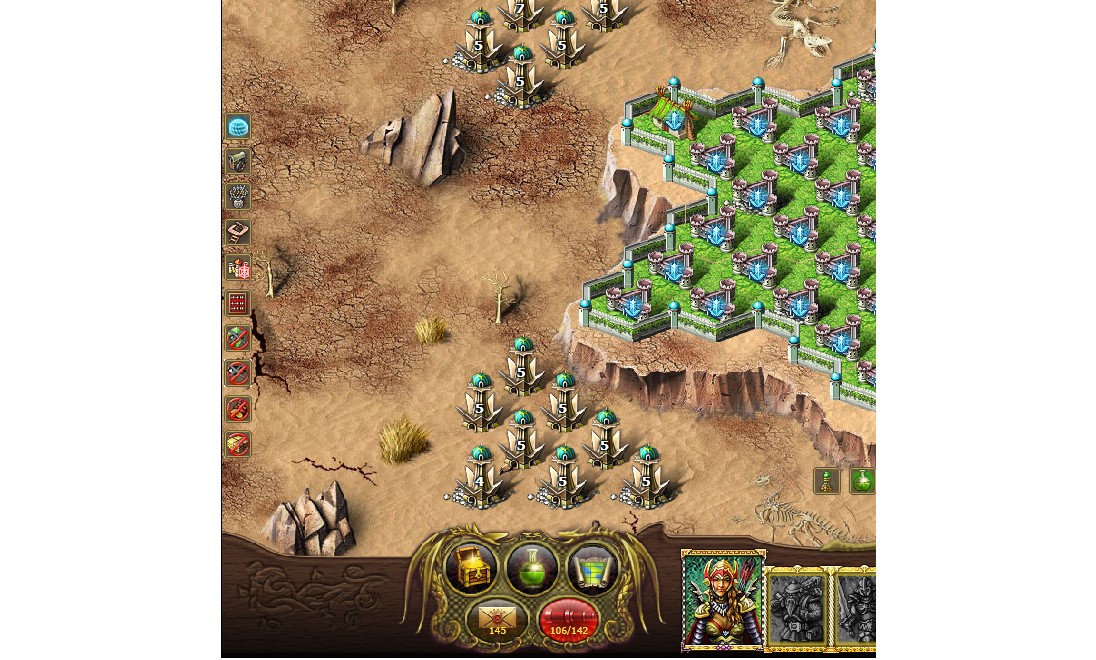Open the mail envelope showing 145
The width and height of the screenshot is (1096, 660).
[497, 621]
